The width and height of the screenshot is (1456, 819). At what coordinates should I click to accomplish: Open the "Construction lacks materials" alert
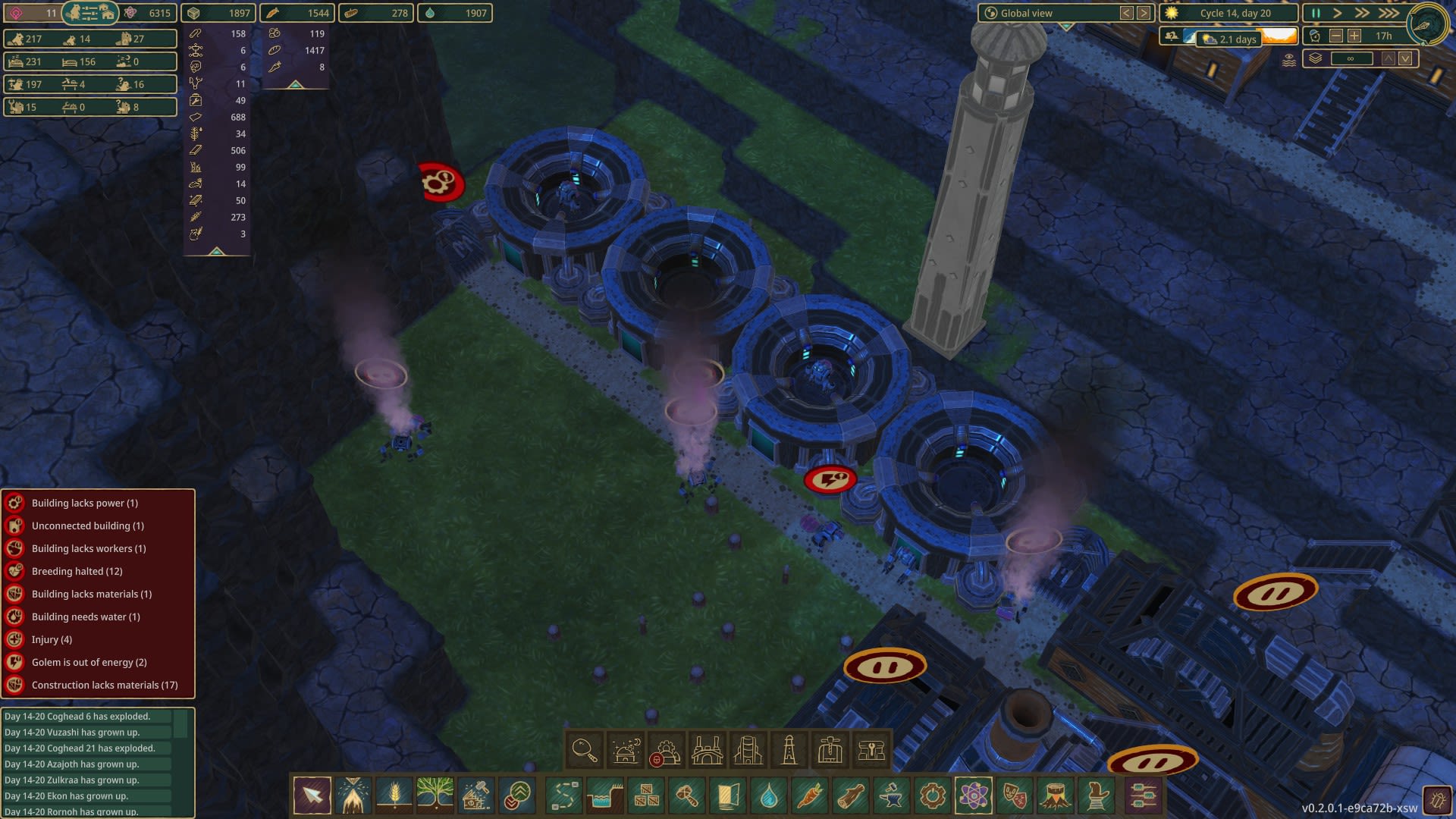pos(105,685)
